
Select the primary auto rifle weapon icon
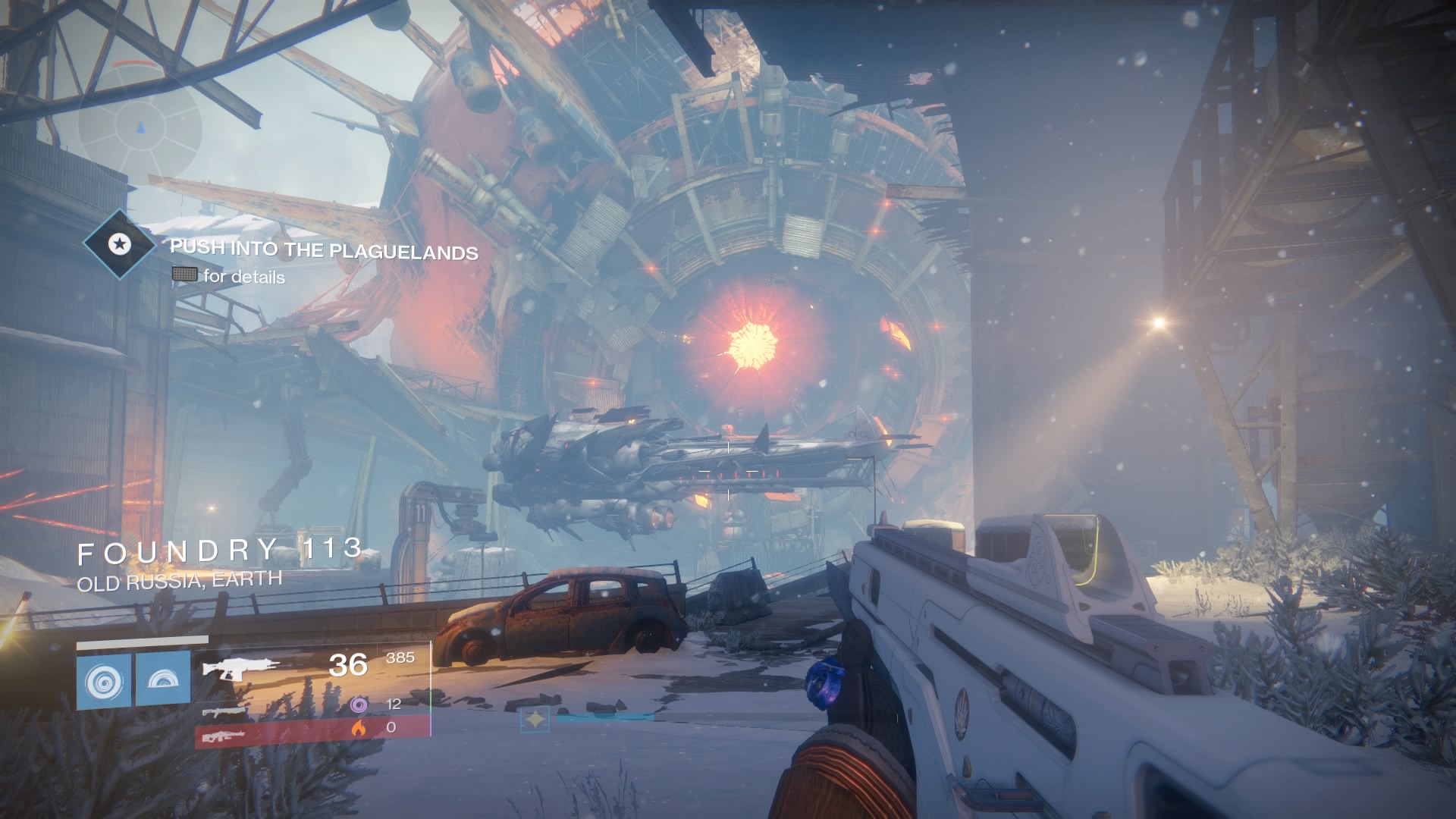tap(241, 668)
